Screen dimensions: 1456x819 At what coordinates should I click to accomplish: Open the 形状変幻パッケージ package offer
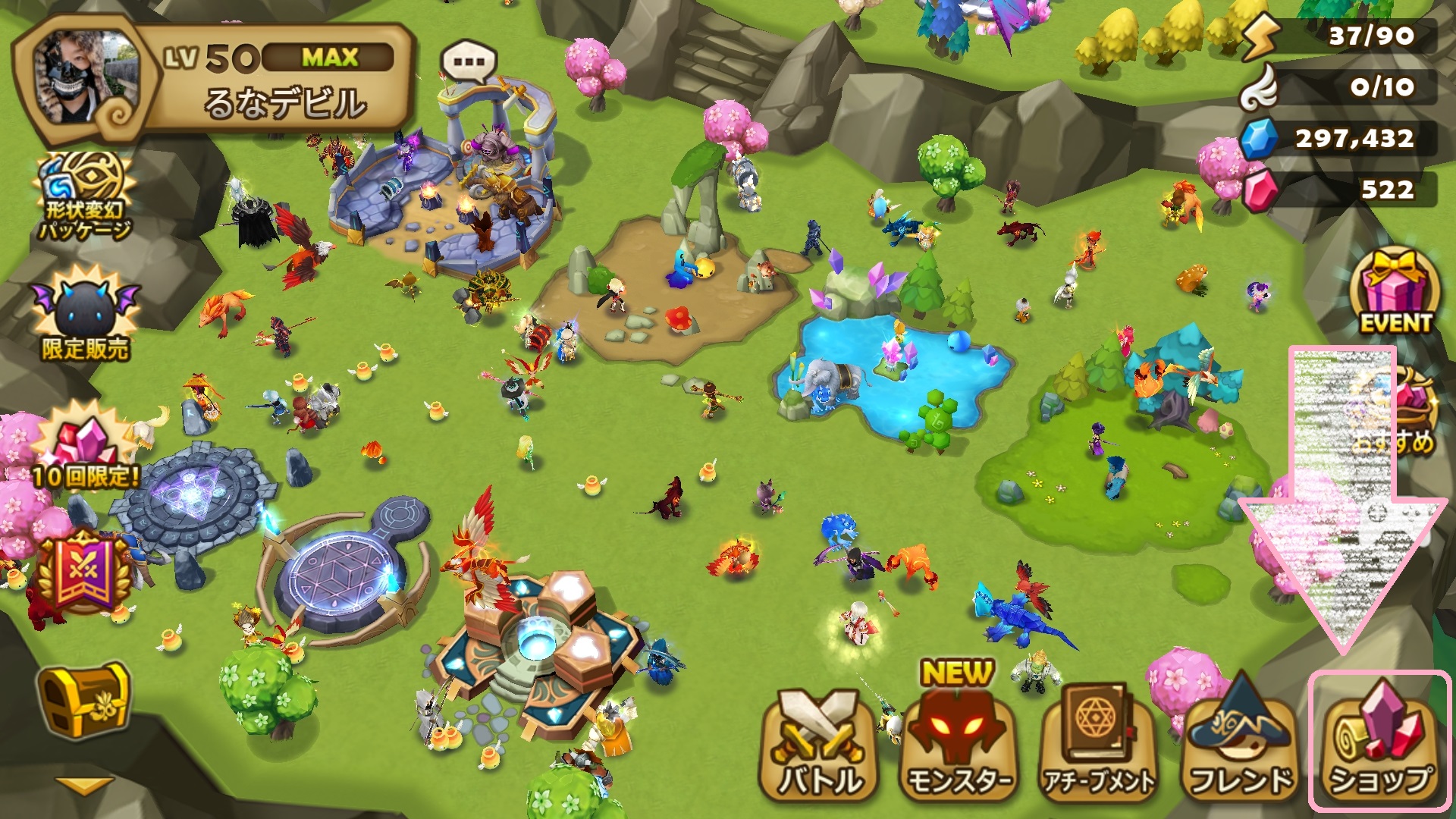(x=85, y=196)
